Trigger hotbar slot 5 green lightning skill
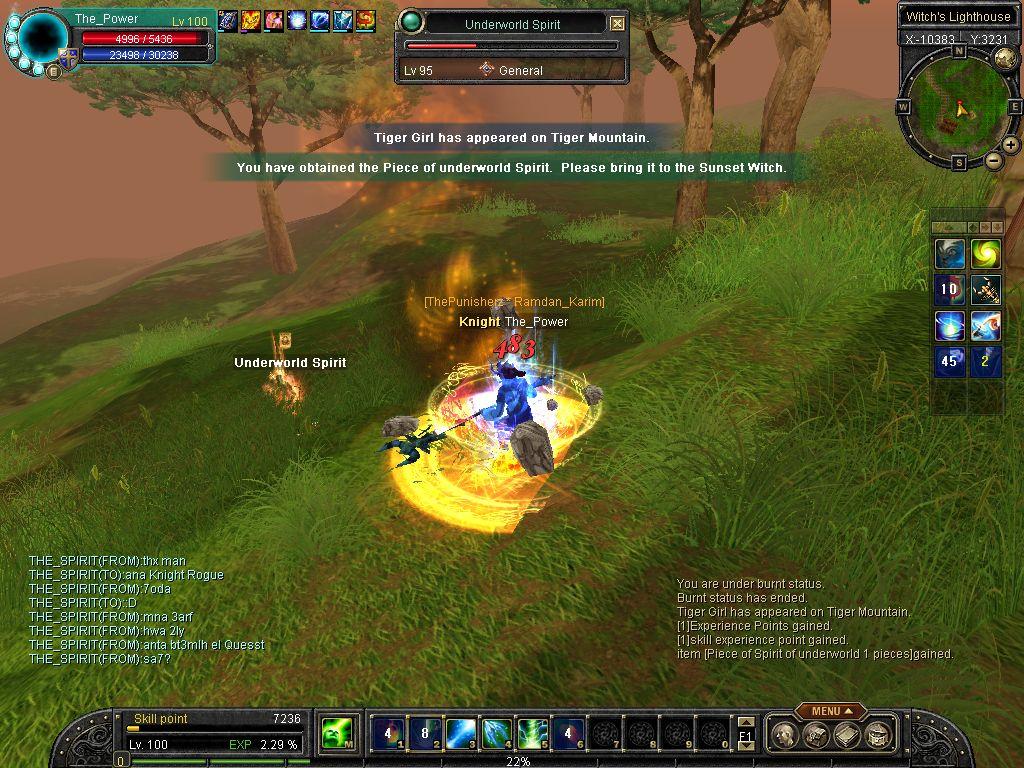The image size is (1024, 768). pos(531,734)
